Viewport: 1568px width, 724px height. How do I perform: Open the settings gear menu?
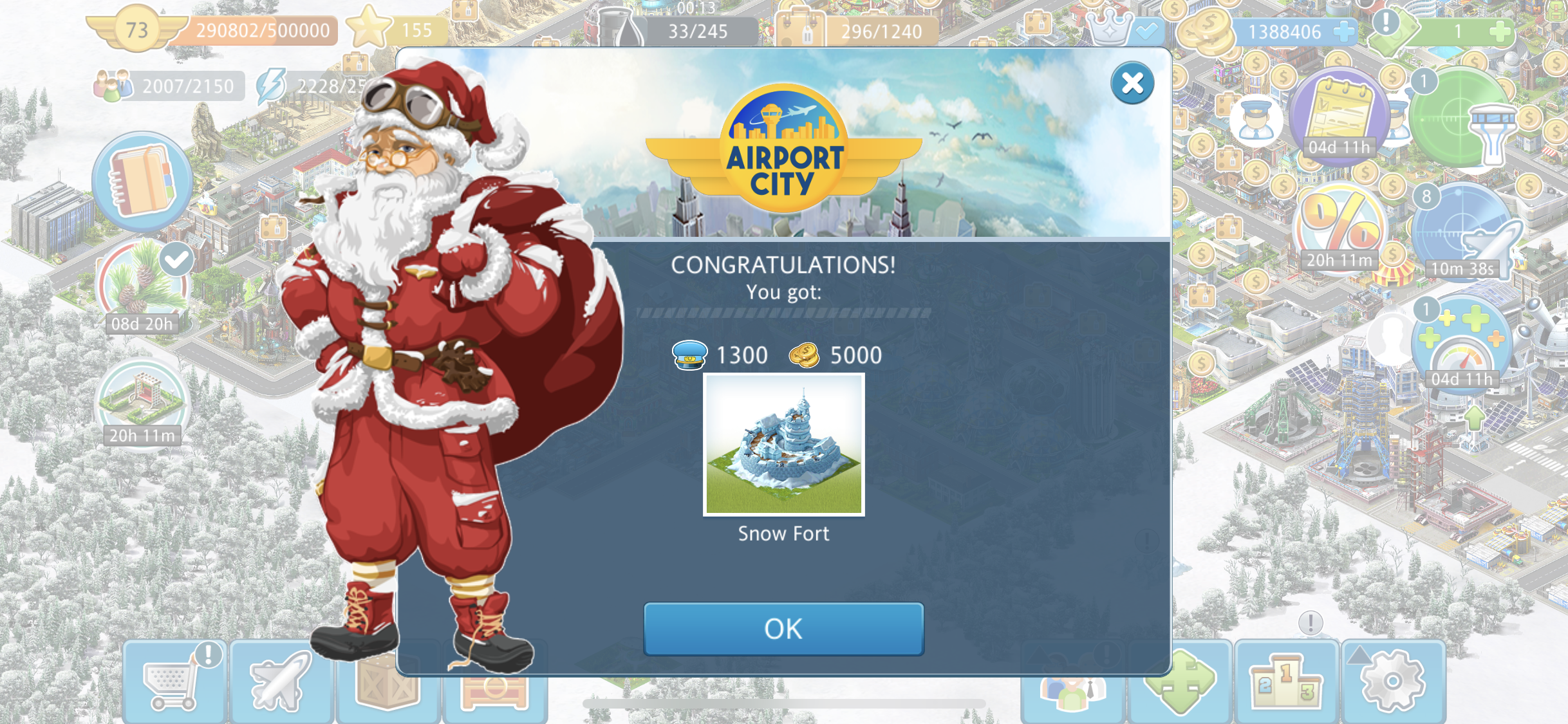pos(1393,682)
